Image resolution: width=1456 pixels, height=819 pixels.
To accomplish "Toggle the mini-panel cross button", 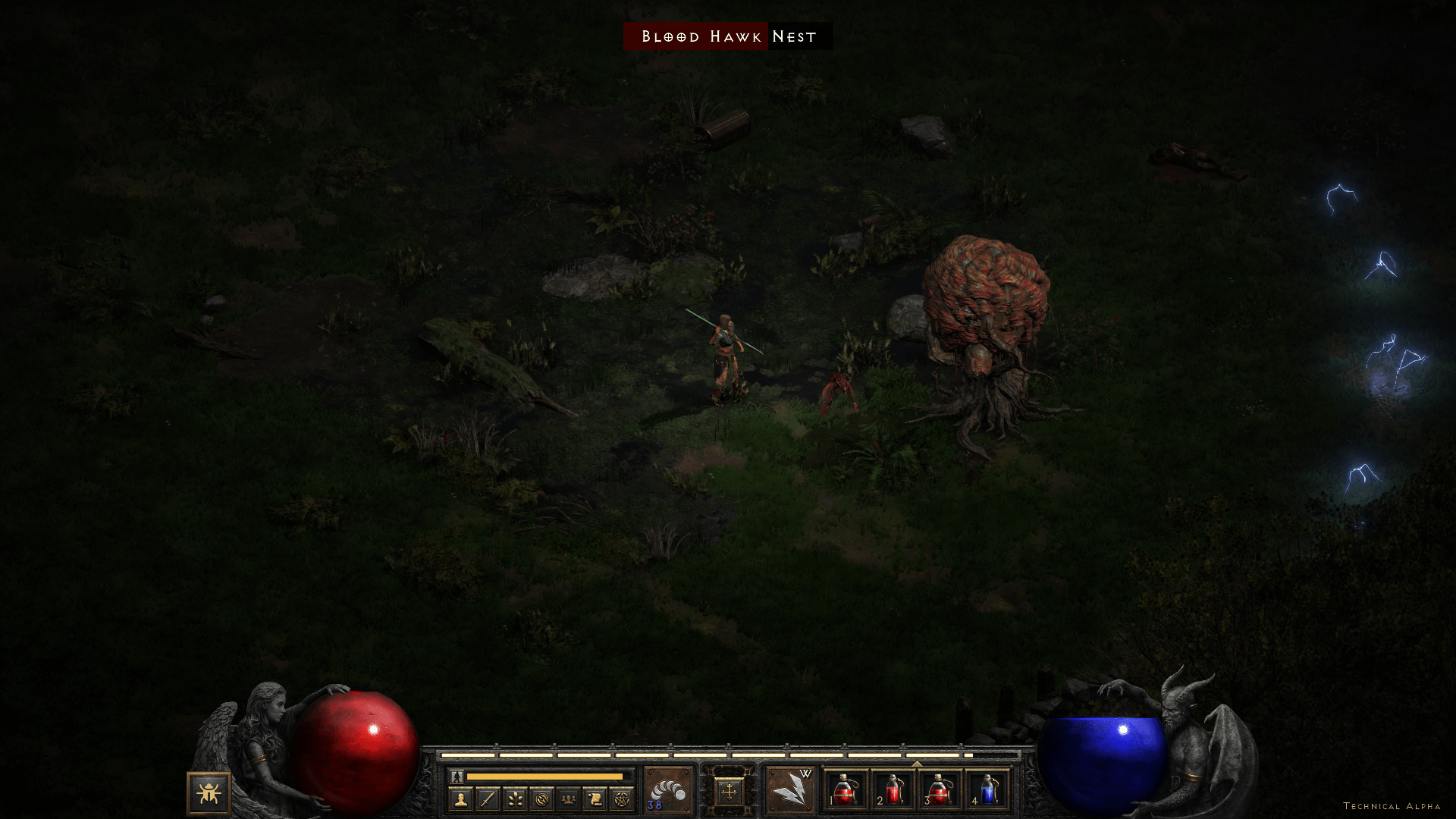I will coord(729,792).
